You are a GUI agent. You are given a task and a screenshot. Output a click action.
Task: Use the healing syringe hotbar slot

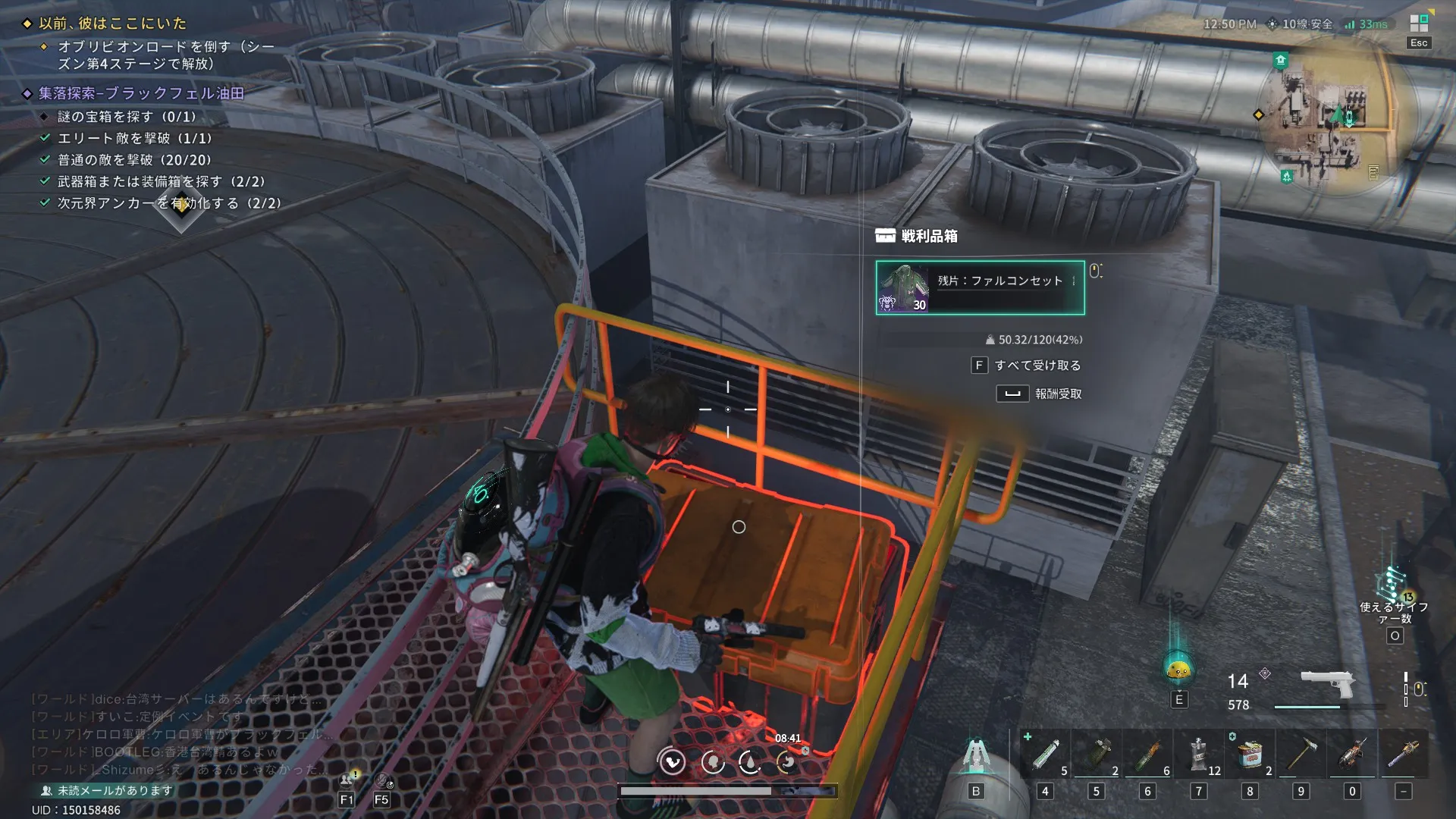pos(1045,754)
